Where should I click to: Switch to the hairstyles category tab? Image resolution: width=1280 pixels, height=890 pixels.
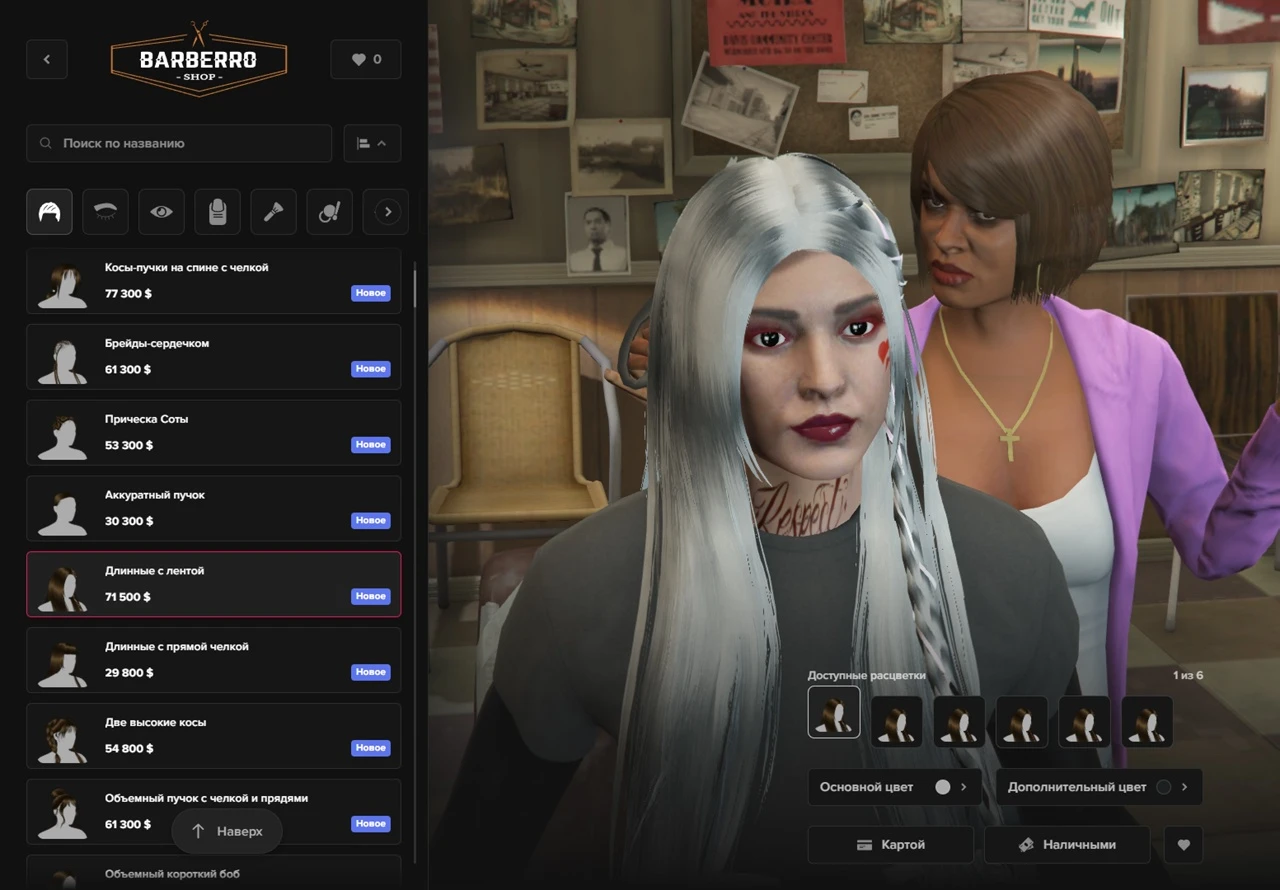(x=49, y=212)
